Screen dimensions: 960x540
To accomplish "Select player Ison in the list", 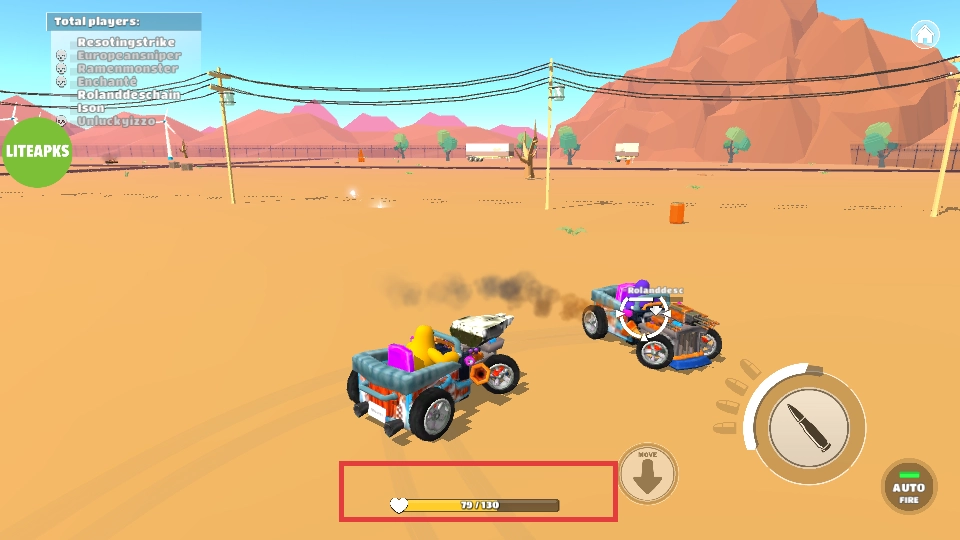I will (91, 107).
